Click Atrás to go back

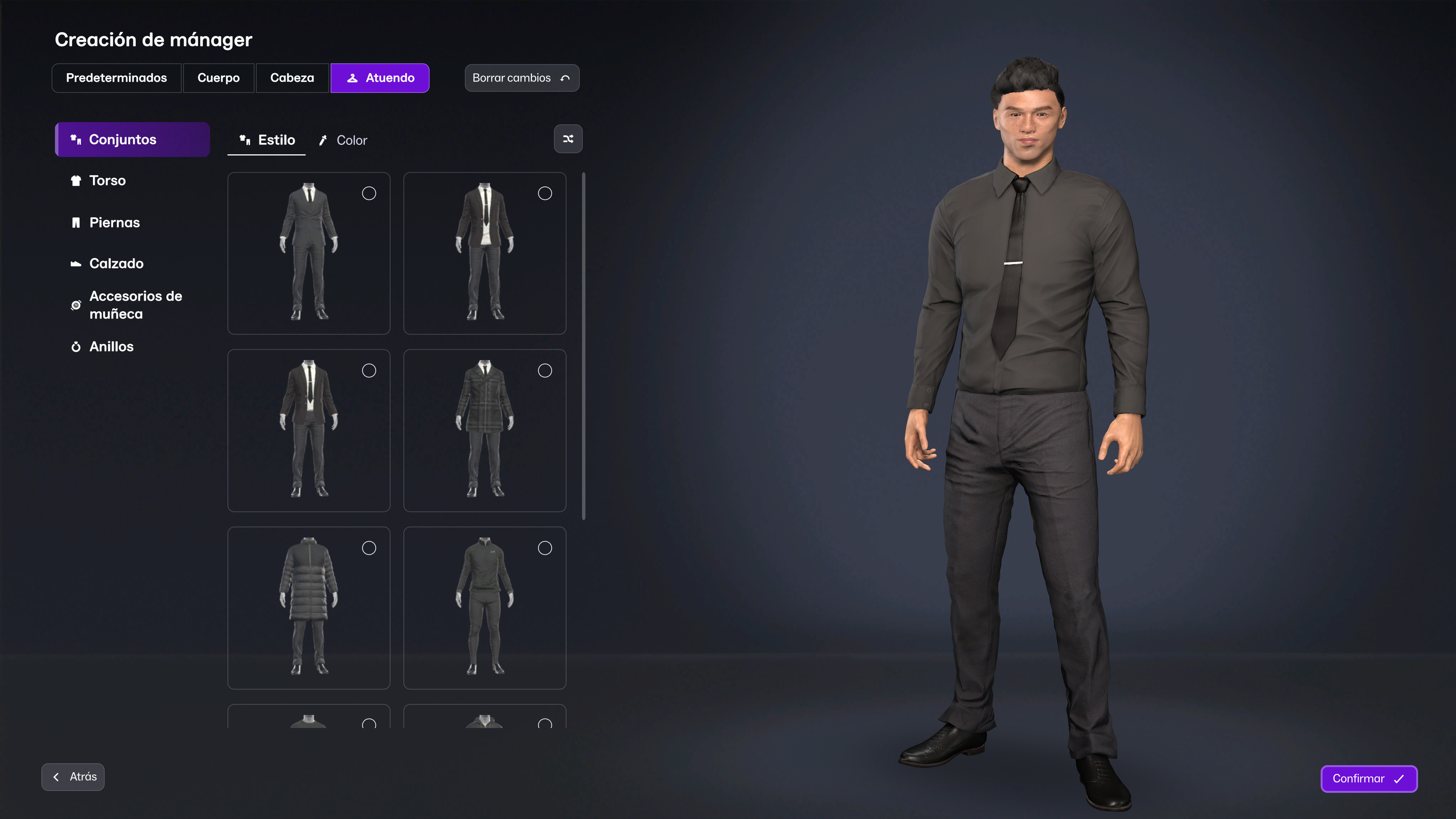click(x=72, y=777)
